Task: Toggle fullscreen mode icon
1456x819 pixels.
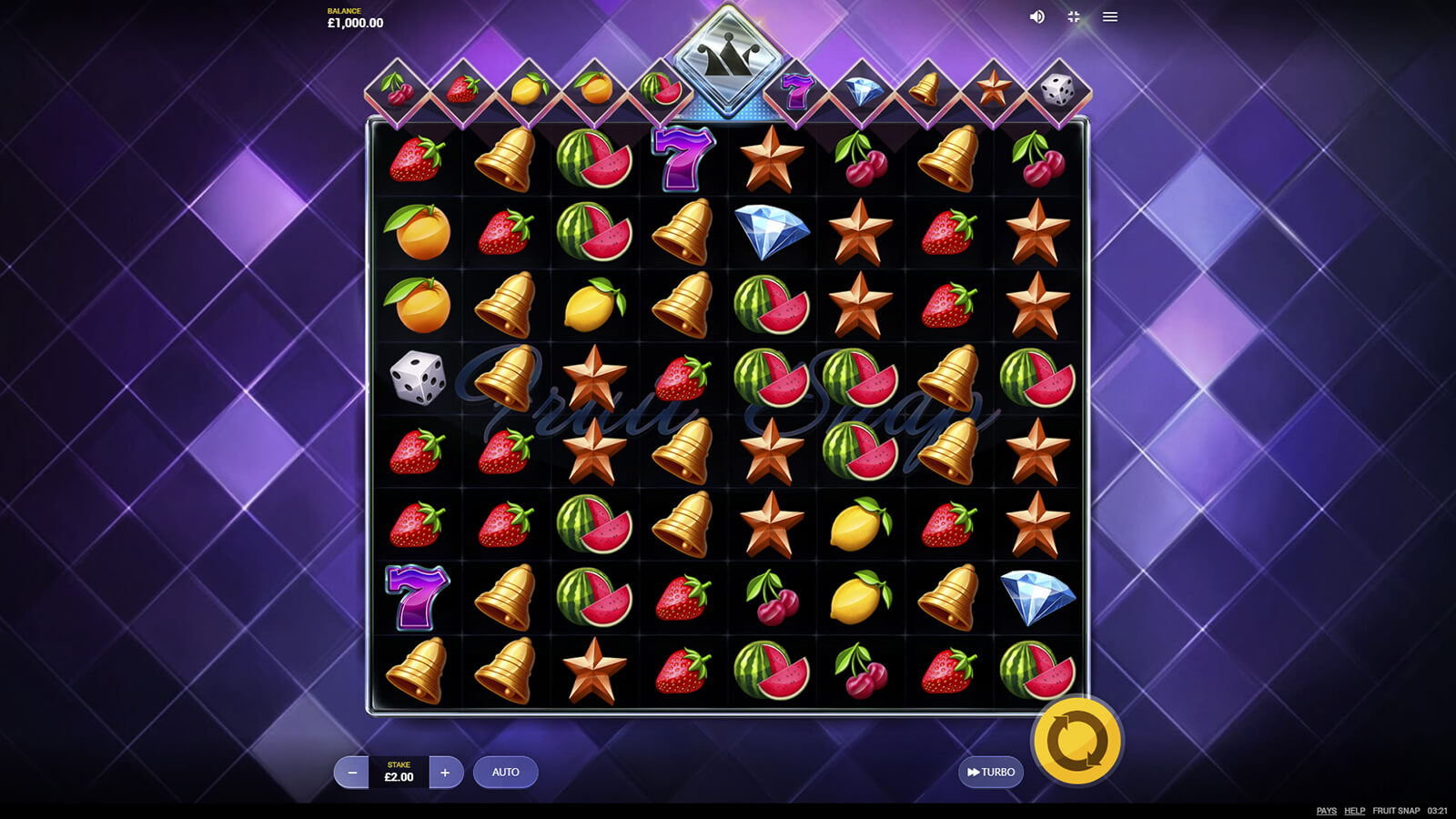Action: click(x=1074, y=17)
